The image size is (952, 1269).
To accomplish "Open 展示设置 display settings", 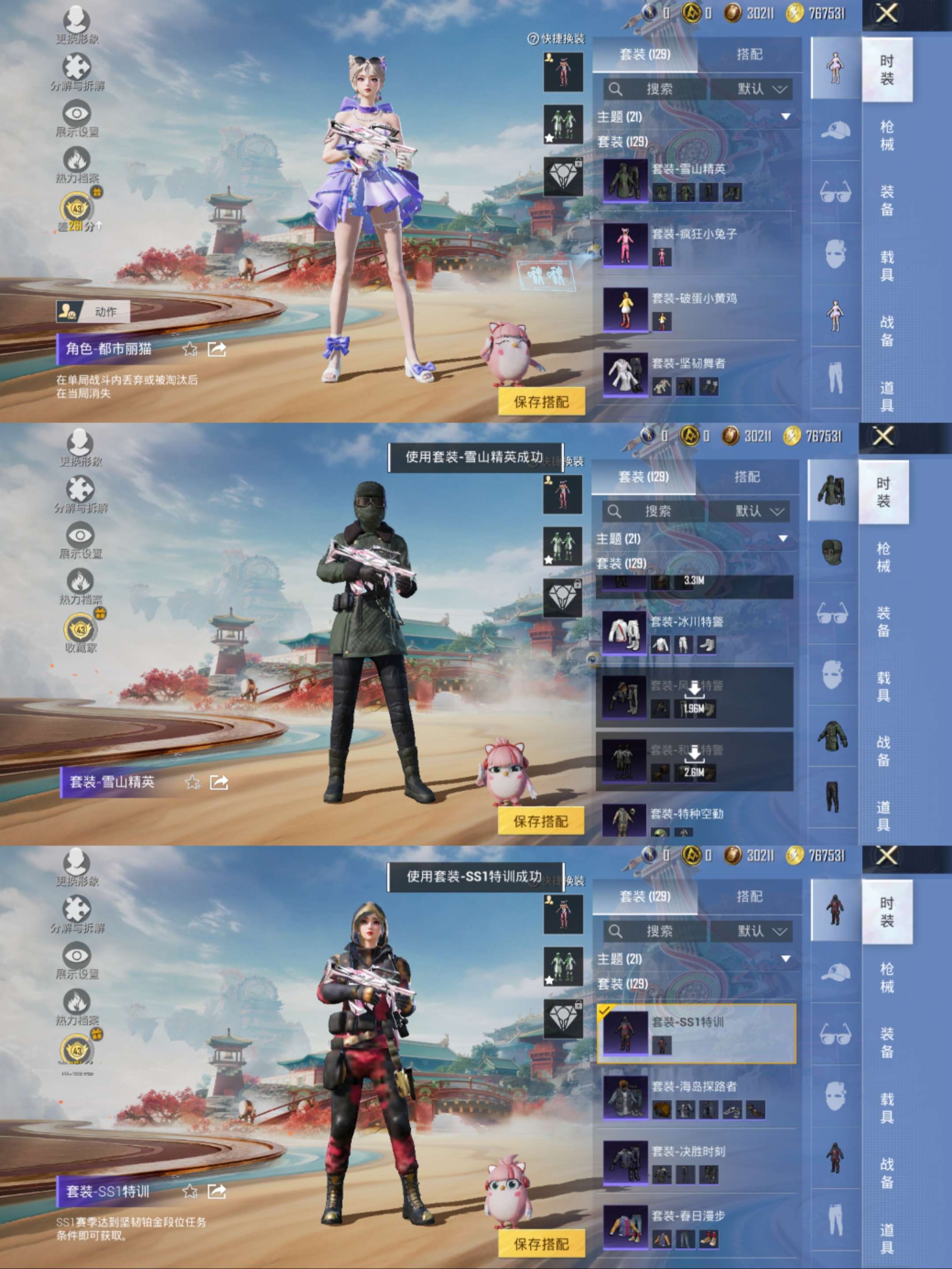I will tap(78, 112).
